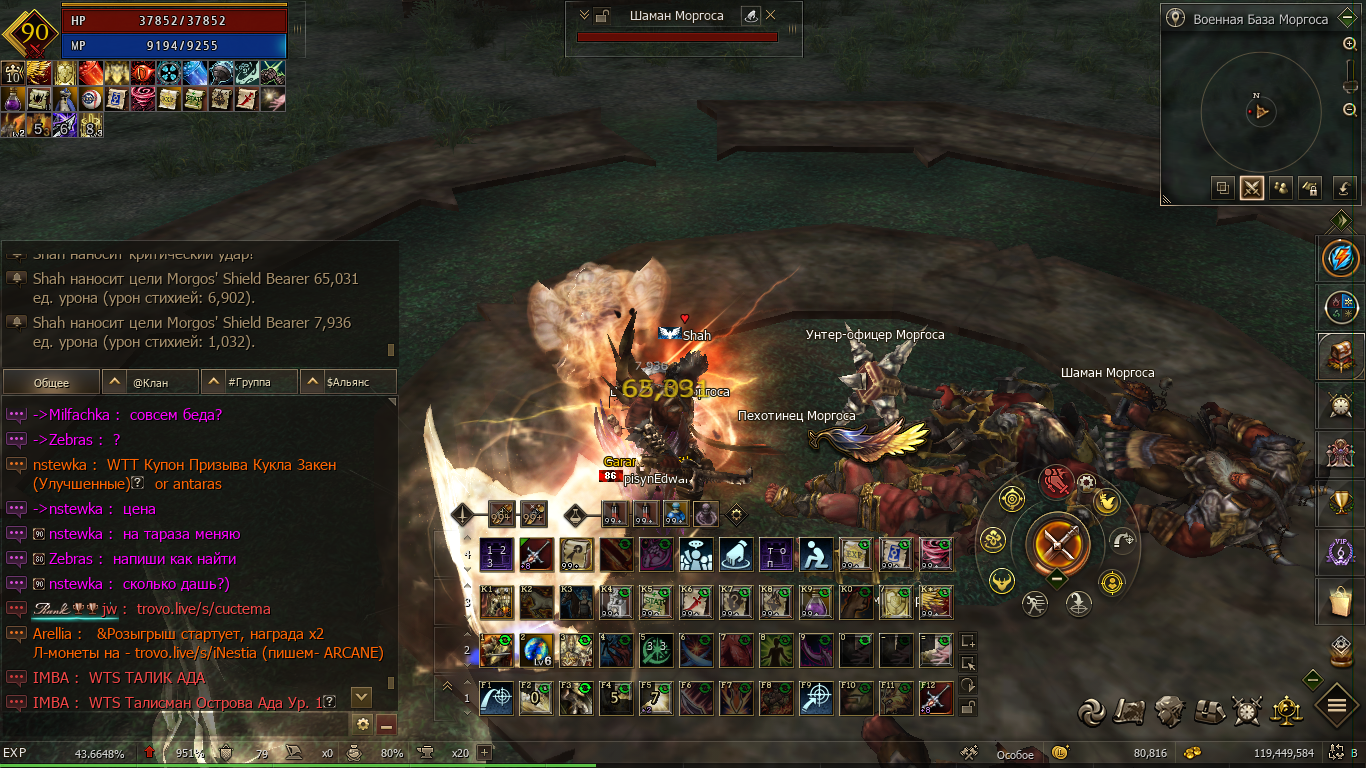Switch to the @Клан chat tab
Viewport: 1366px width, 768px height.
[151, 382]
